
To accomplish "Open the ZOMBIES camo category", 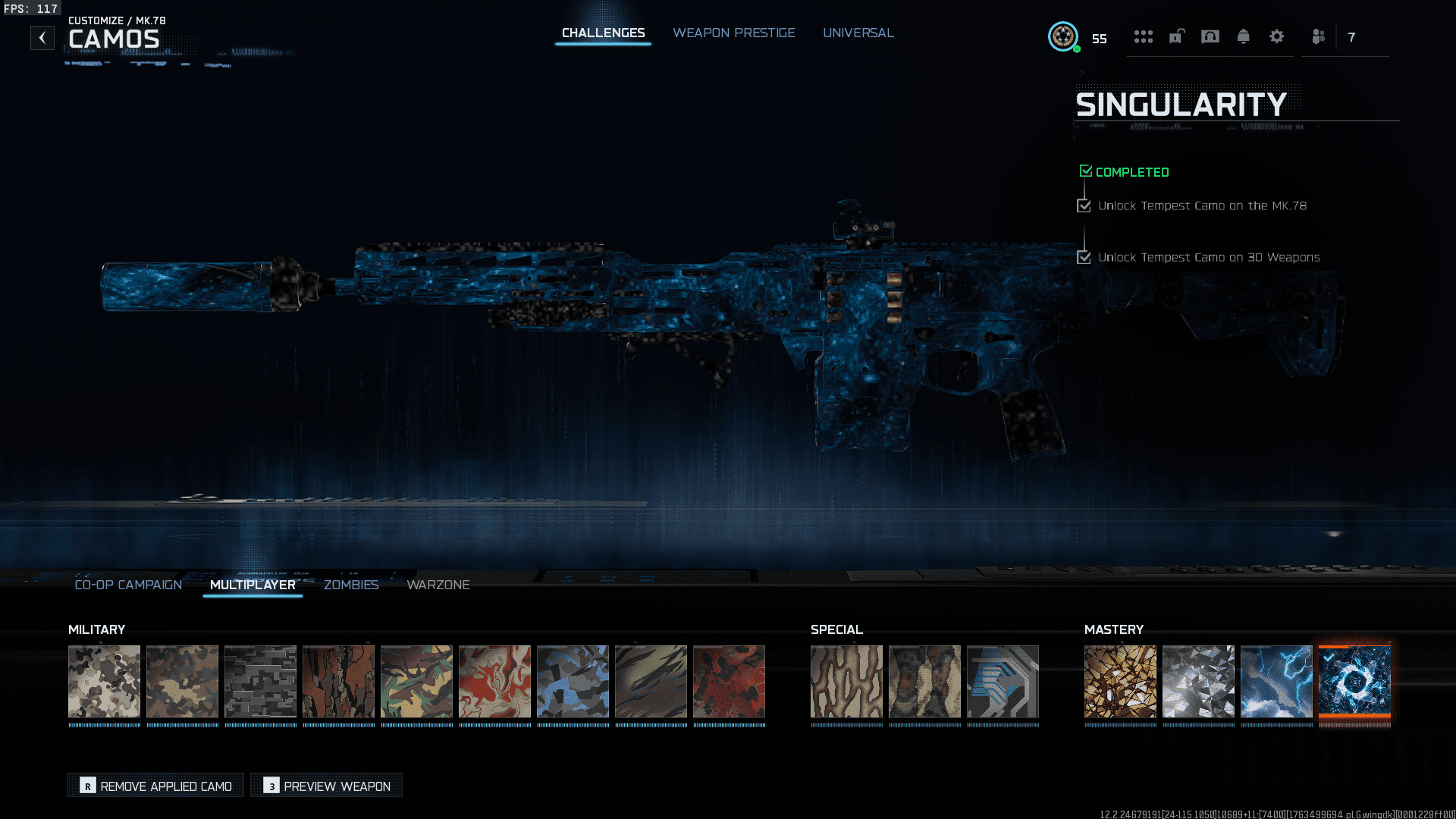I will pos(351,585).
